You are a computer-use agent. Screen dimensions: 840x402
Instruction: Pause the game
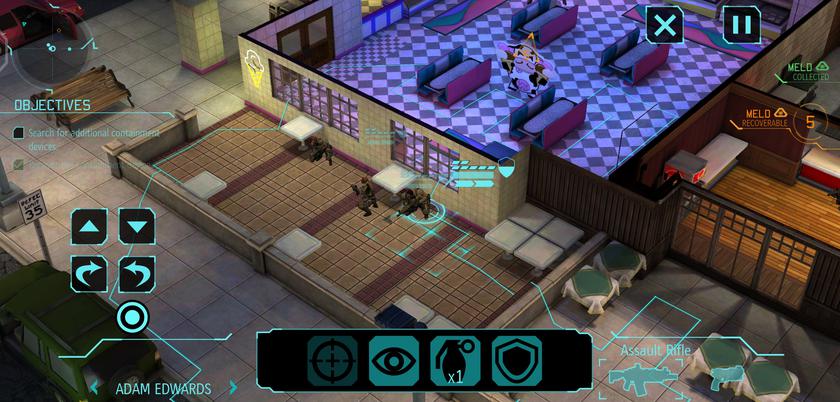[741, 24]
